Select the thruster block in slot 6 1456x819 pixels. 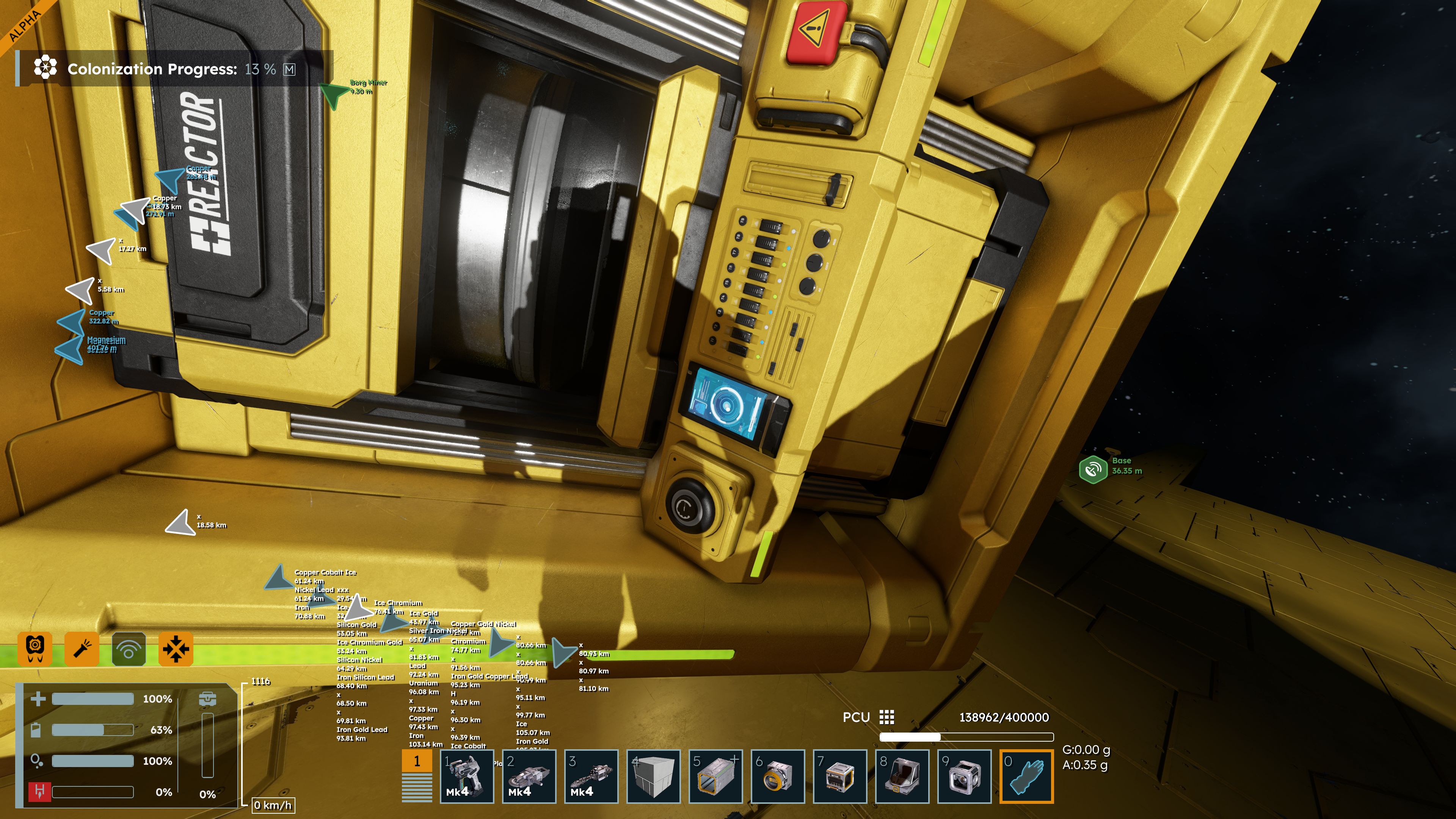click(778, 776)
